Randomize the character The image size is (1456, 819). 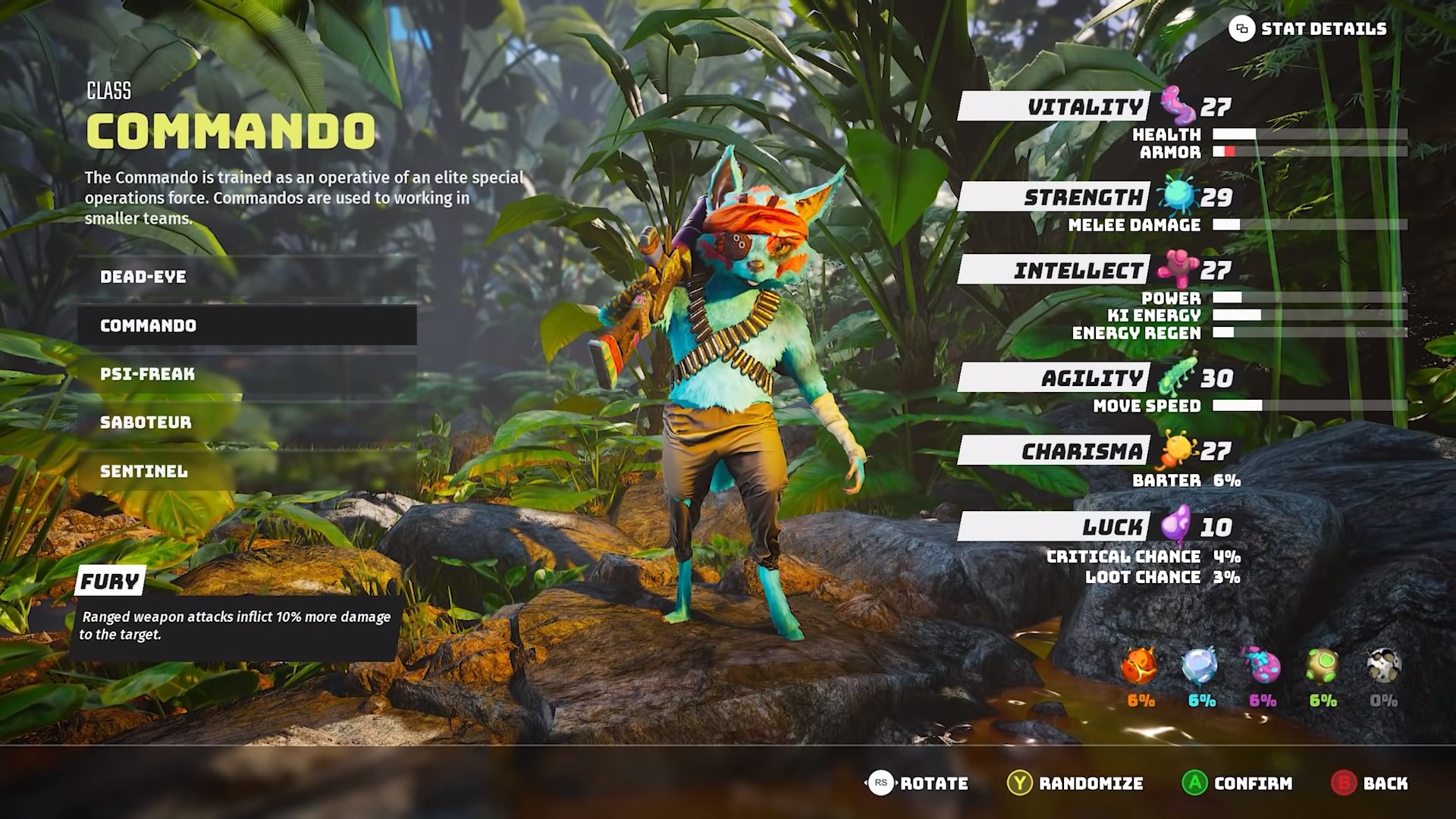(x=1075, y=783)
